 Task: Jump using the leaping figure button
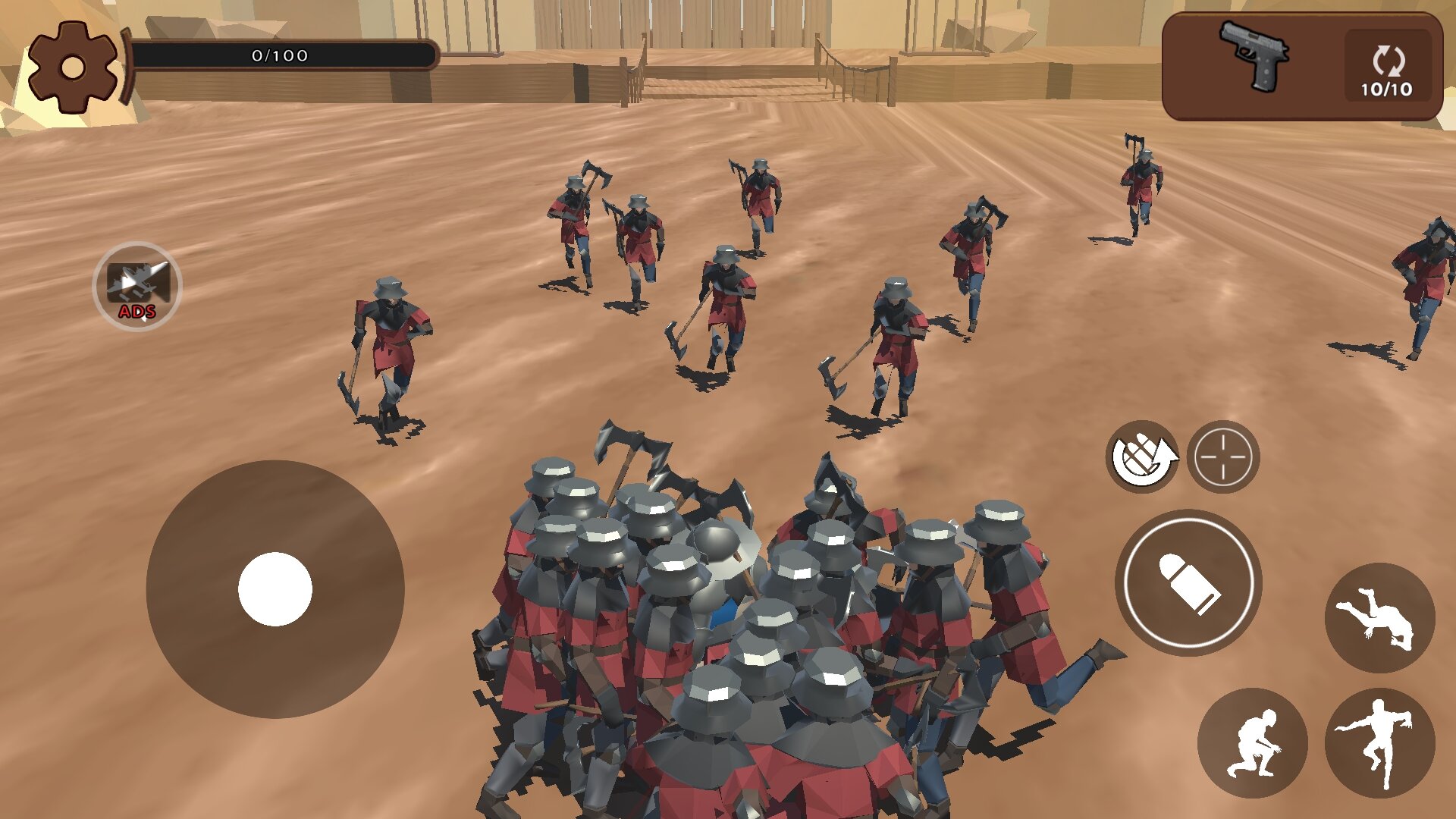[x=1379, y=743]
